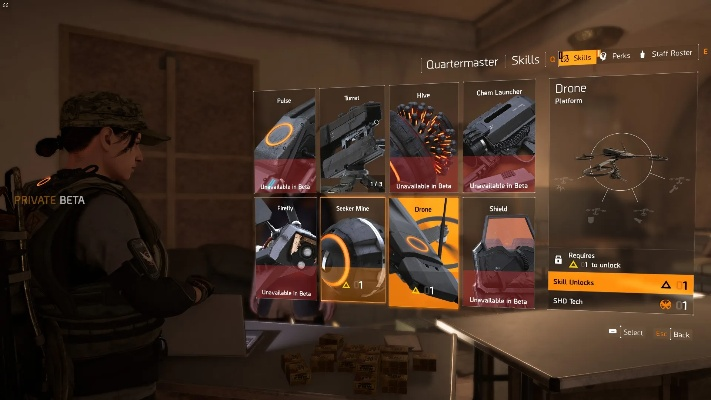The image size is (711, 400).
Task: Choose the highlighted Drone skill tile
Action: click(x=422, y=252)
